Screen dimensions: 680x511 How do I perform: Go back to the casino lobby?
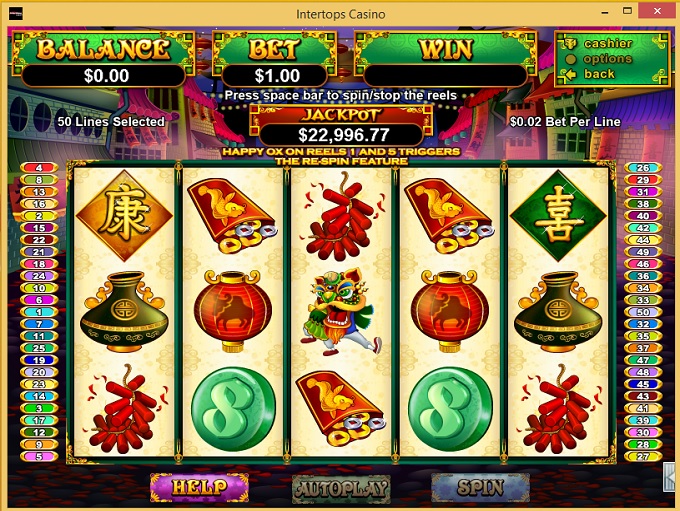tap(599, 74)
